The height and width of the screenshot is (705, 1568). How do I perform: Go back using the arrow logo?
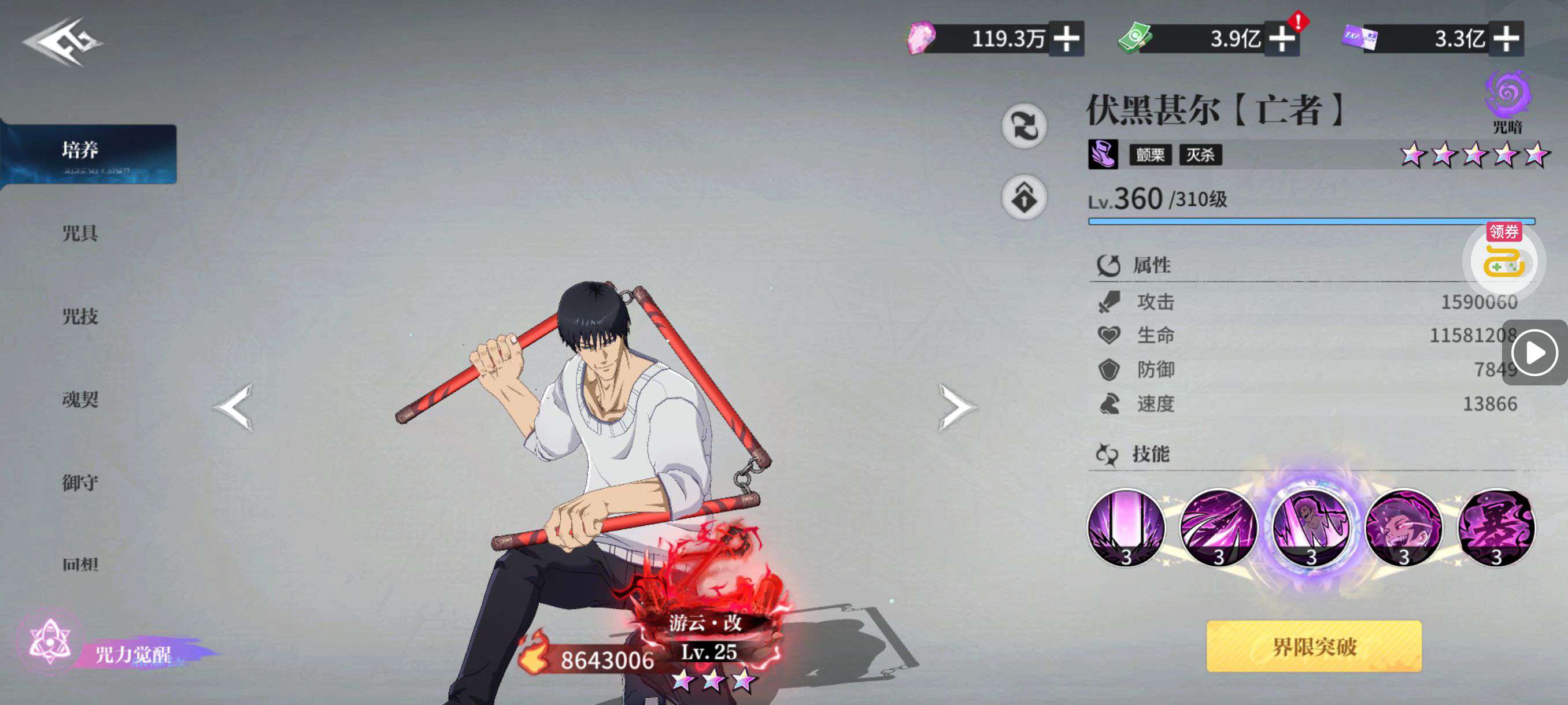(61, 42)
